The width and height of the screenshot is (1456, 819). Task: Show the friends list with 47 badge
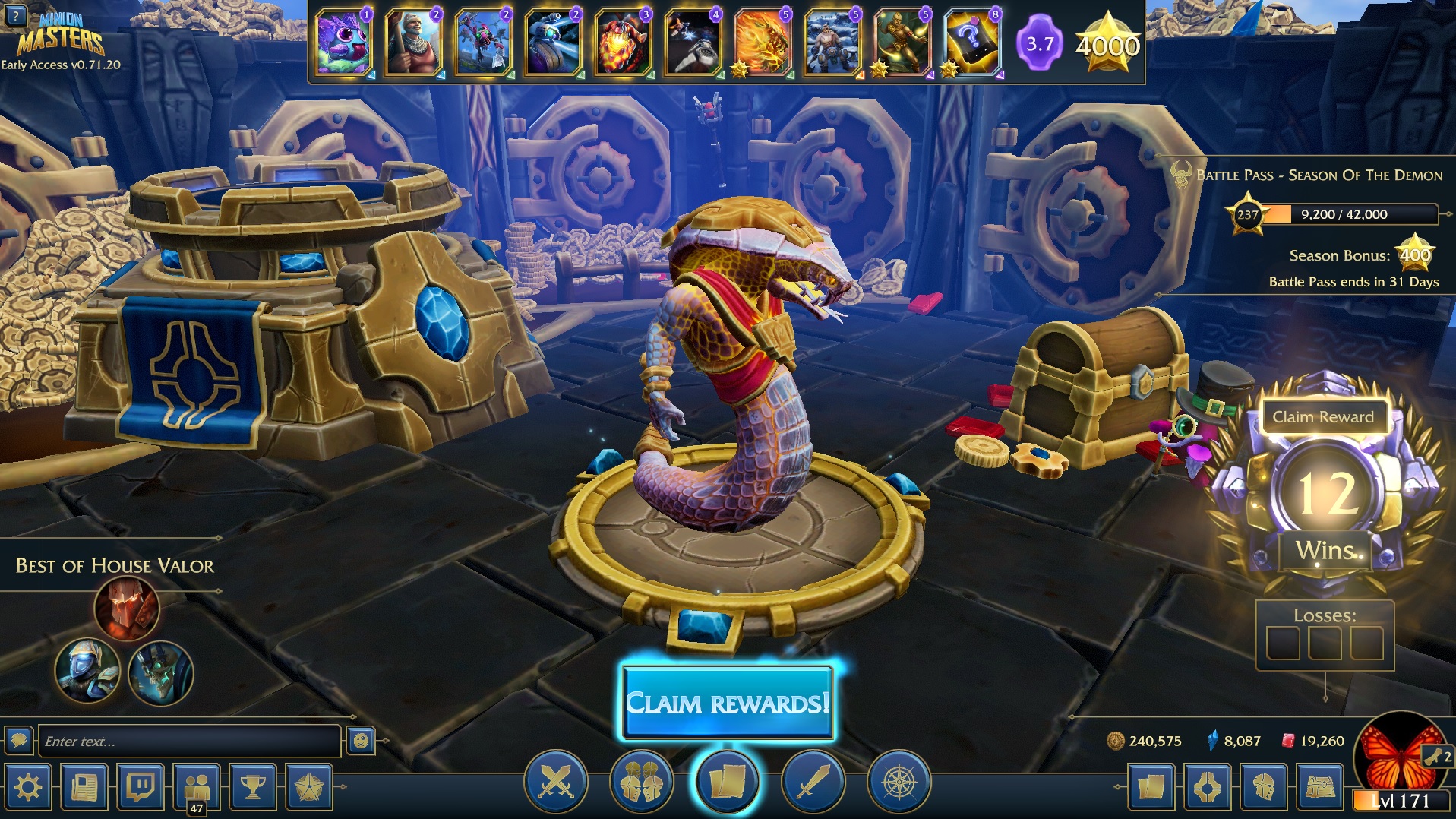point(197,787)
